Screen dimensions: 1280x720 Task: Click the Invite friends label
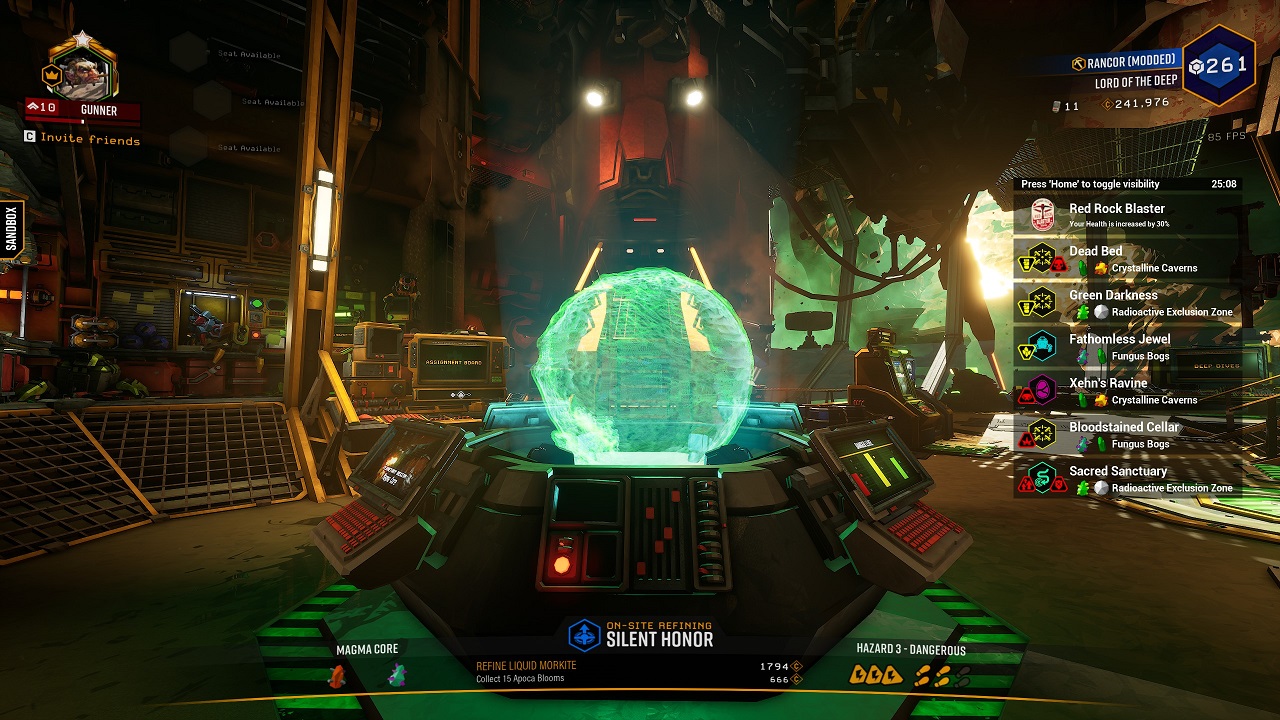tap(90, 140)
